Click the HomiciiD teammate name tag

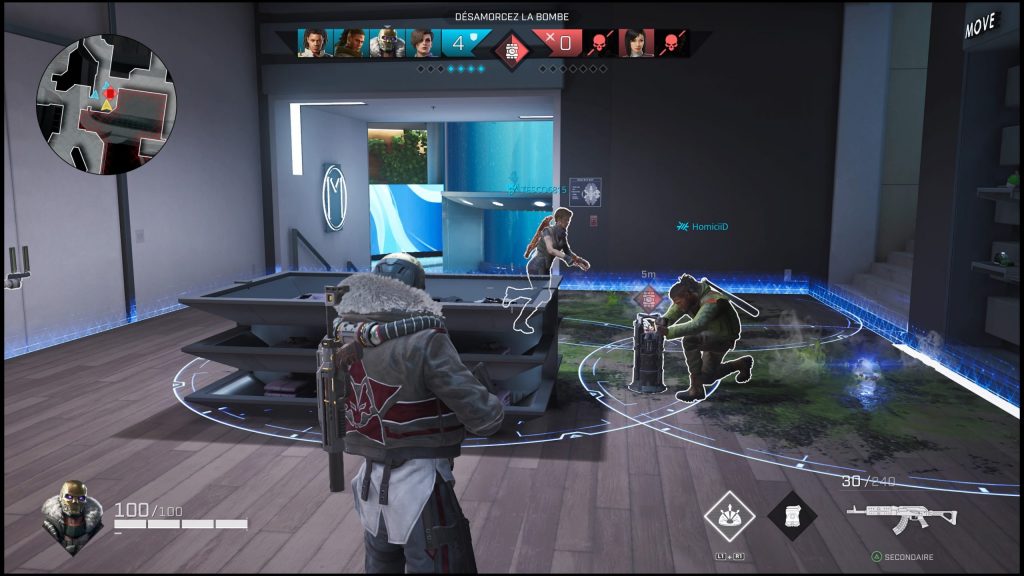(705, 227)
